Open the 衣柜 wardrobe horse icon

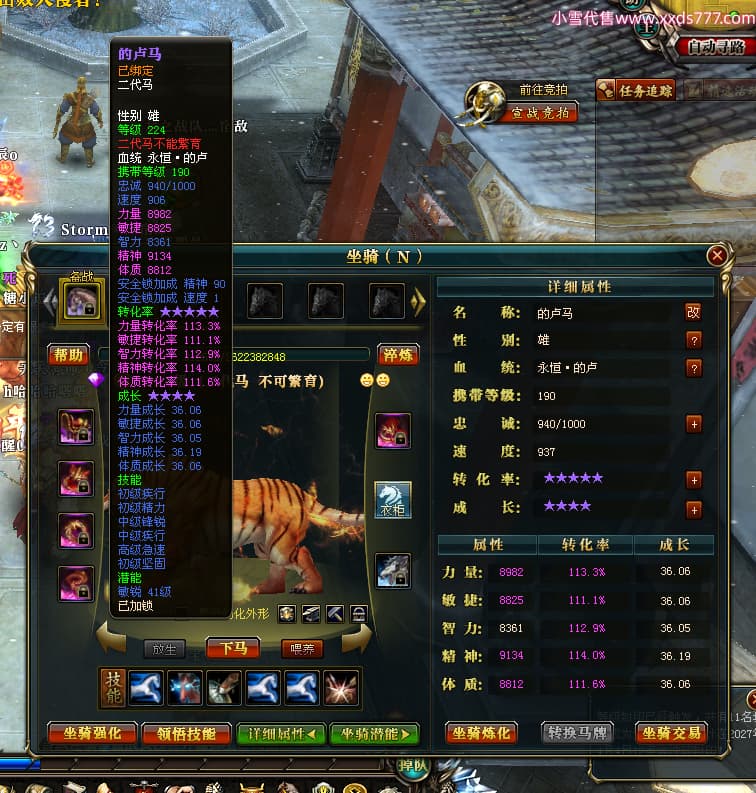tap(392, 499)
